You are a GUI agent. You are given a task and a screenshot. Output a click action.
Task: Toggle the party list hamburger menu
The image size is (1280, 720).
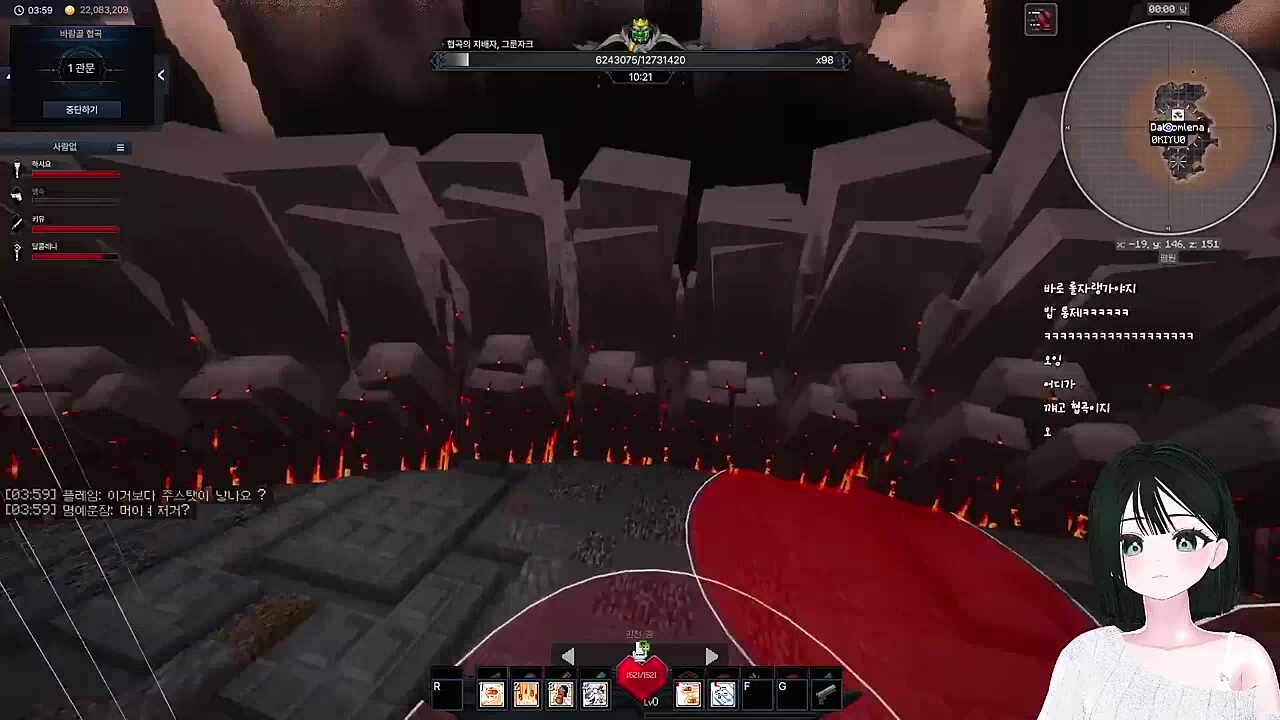[x=119, y=147]
